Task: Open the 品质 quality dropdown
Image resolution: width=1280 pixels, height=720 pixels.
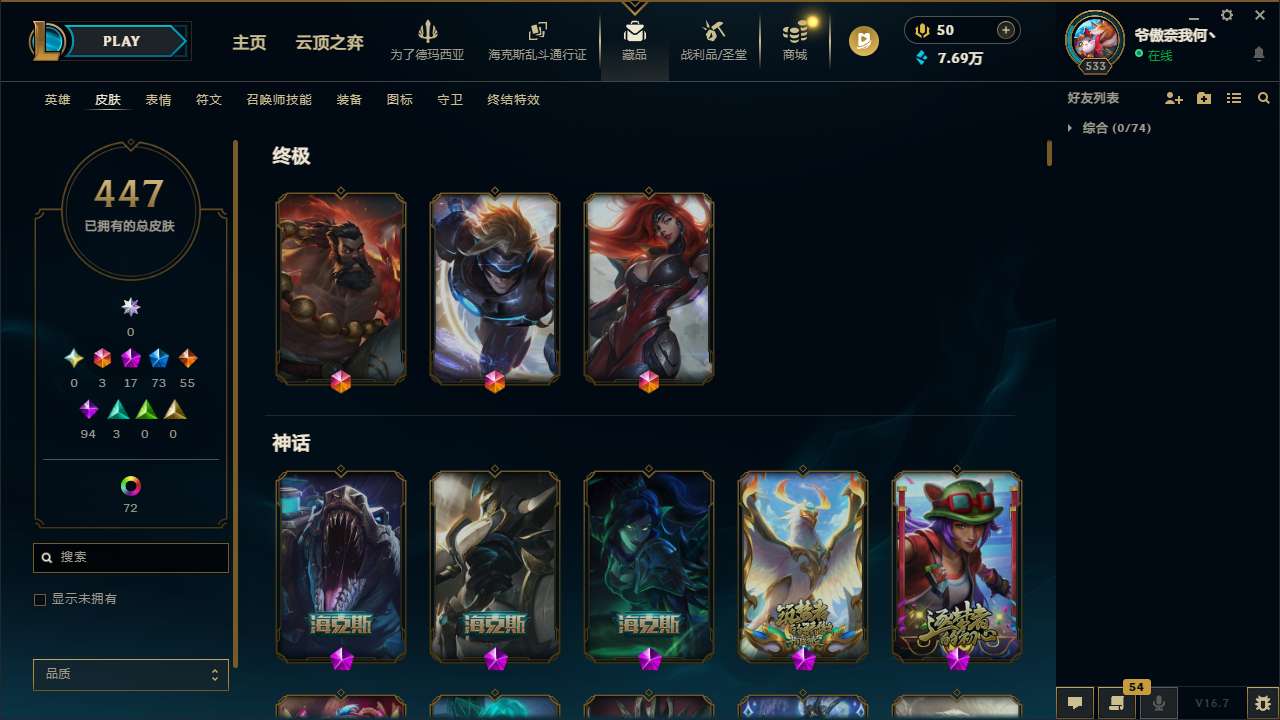Action: click(130, 674)
